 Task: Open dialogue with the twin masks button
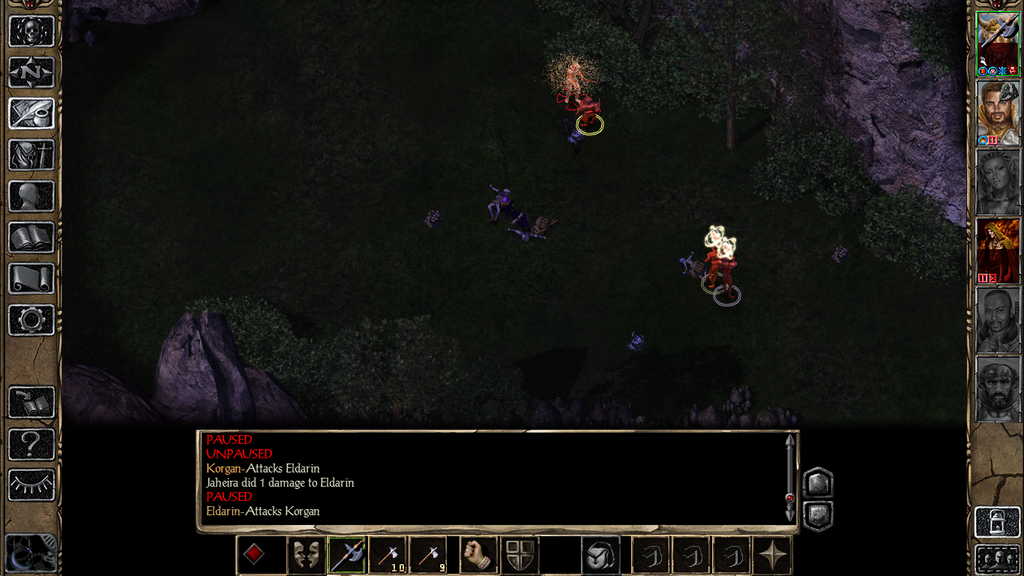tap(305, 555)
